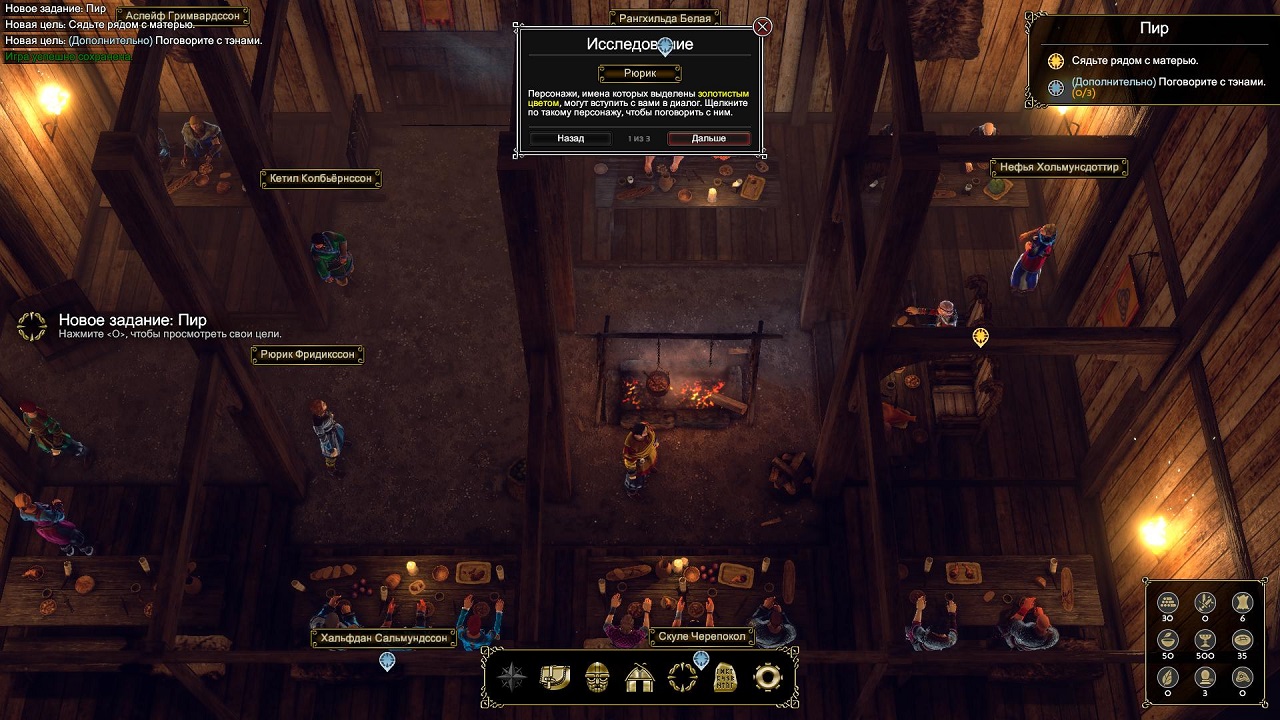Open the Viking helmet icon in toolbar
The image size is (1280, 720).
(x=597, y=677)
